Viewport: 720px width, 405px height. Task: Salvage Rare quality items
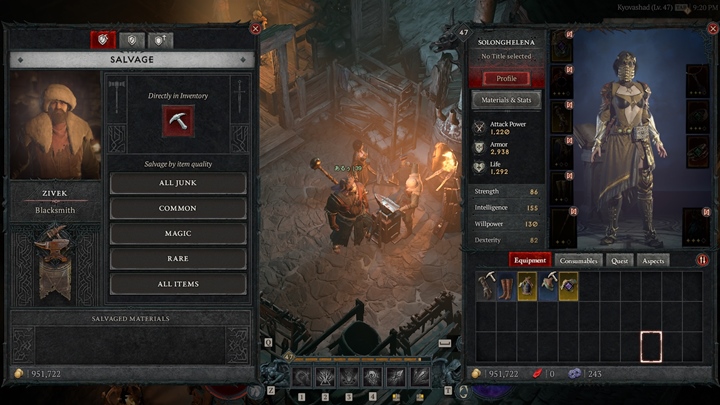tap(178, 258)
